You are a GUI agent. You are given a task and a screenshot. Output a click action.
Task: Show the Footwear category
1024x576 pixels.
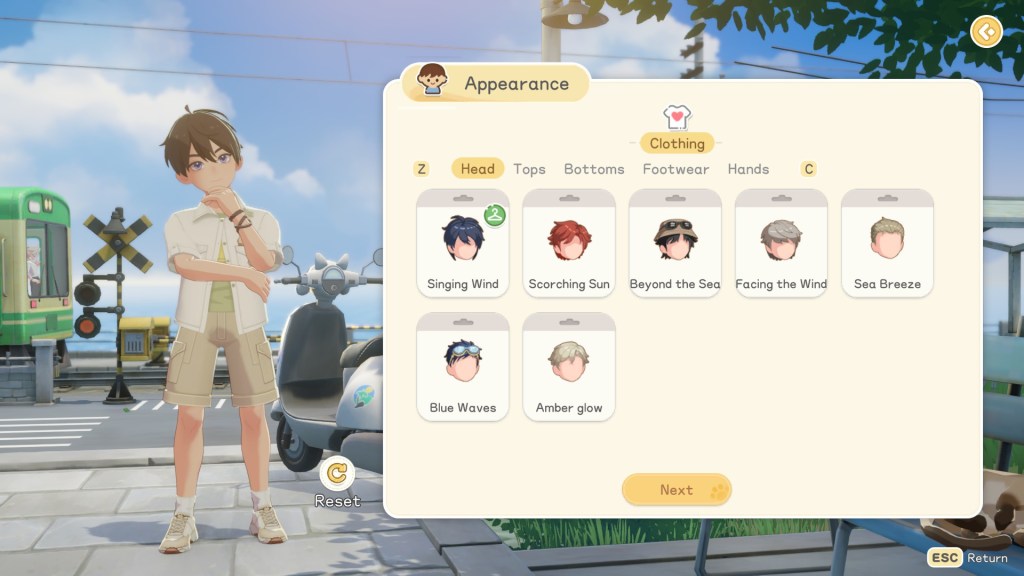click(676, 169)
